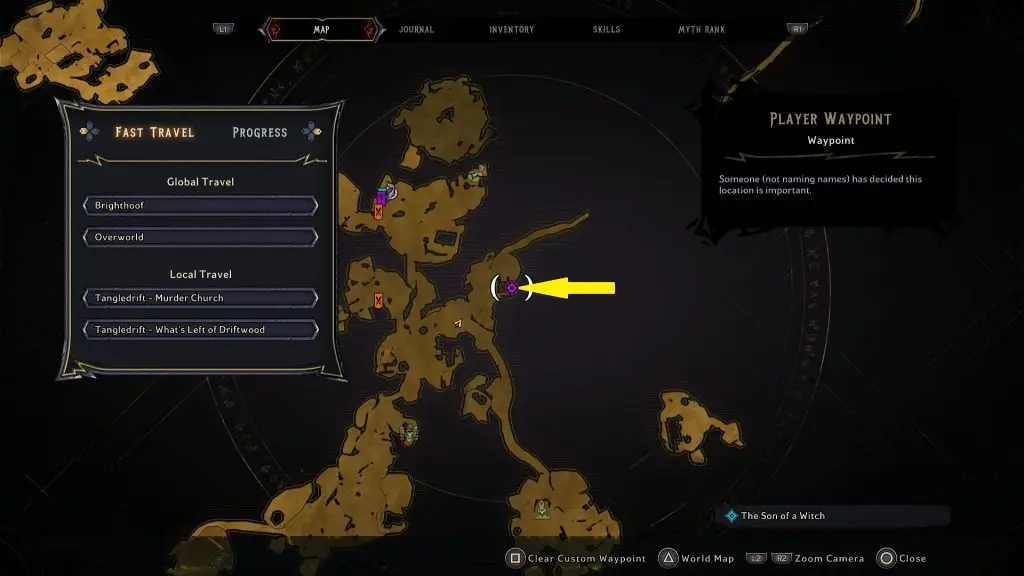
Task: Choose Overworld global travel destination
Action: click(x=201, y=238)
